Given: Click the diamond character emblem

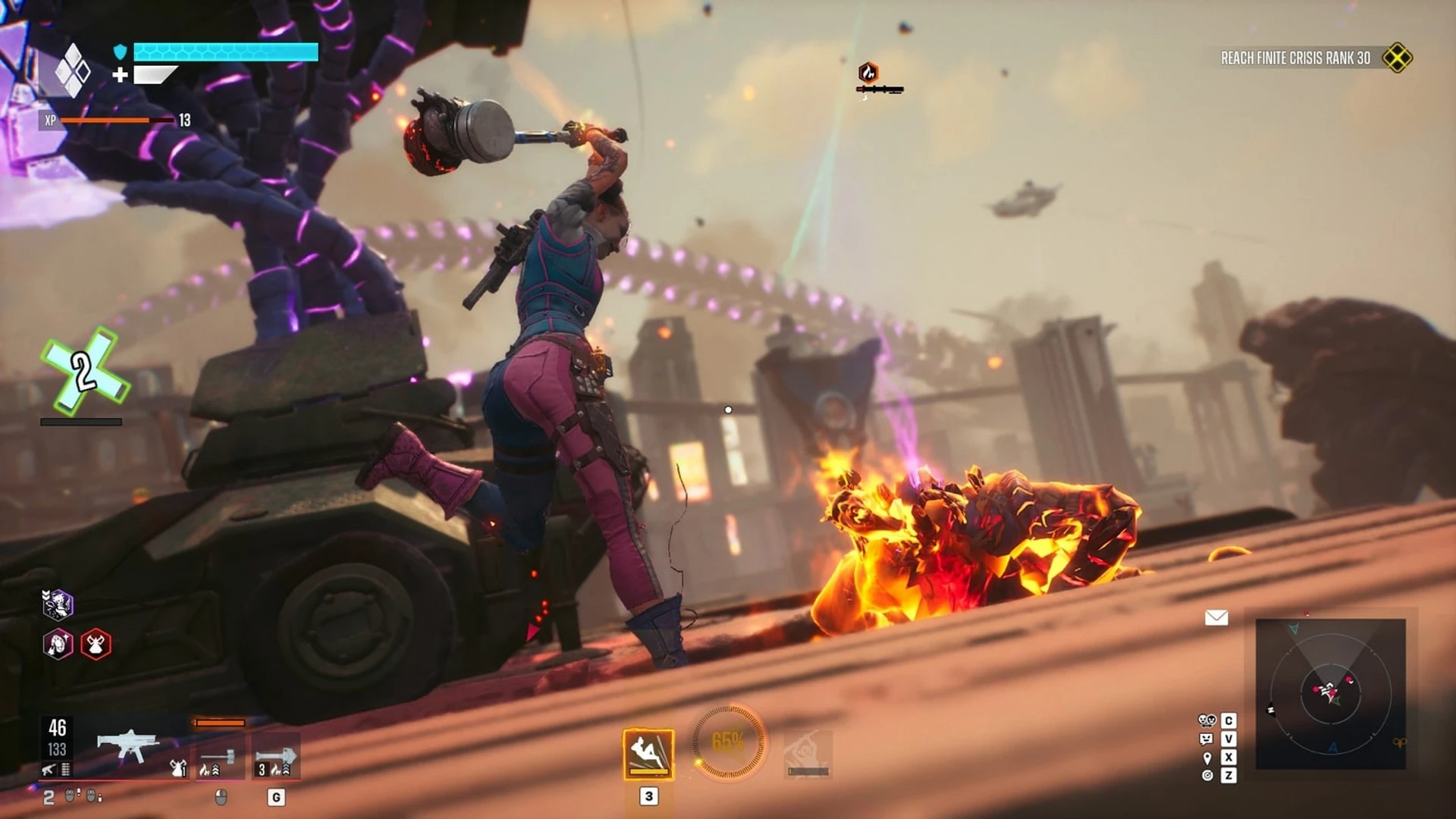Looking at the screenshot, I should tap(73, 71).
